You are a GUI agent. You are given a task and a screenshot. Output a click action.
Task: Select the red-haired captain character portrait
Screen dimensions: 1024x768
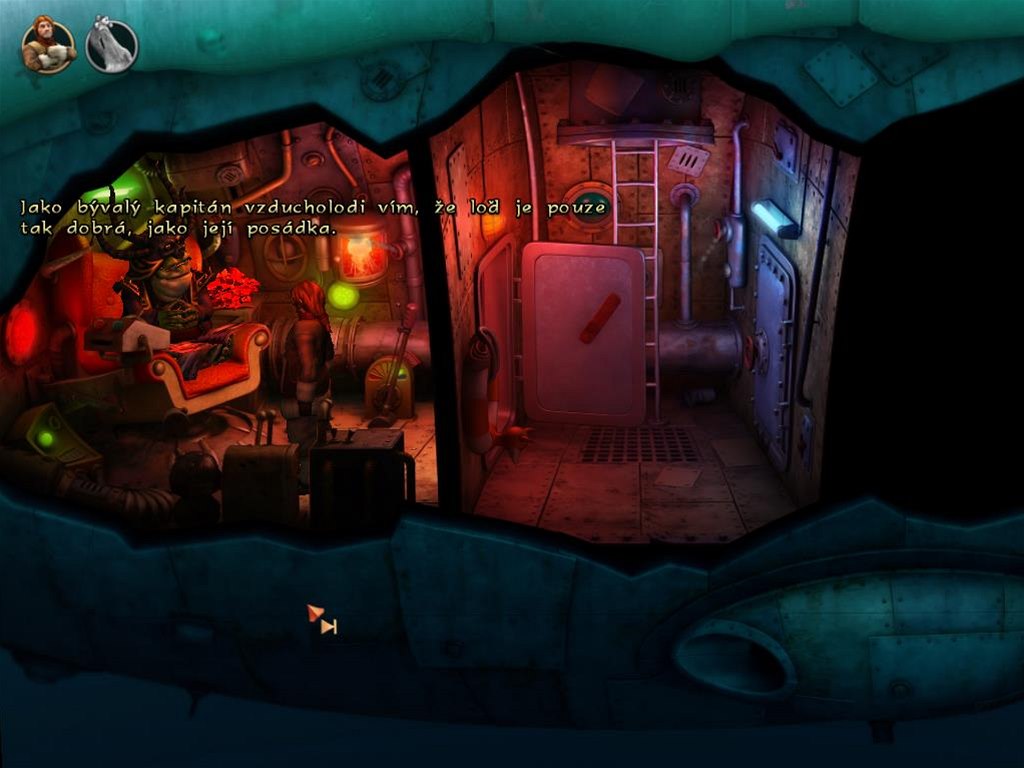tap(48, 45)
